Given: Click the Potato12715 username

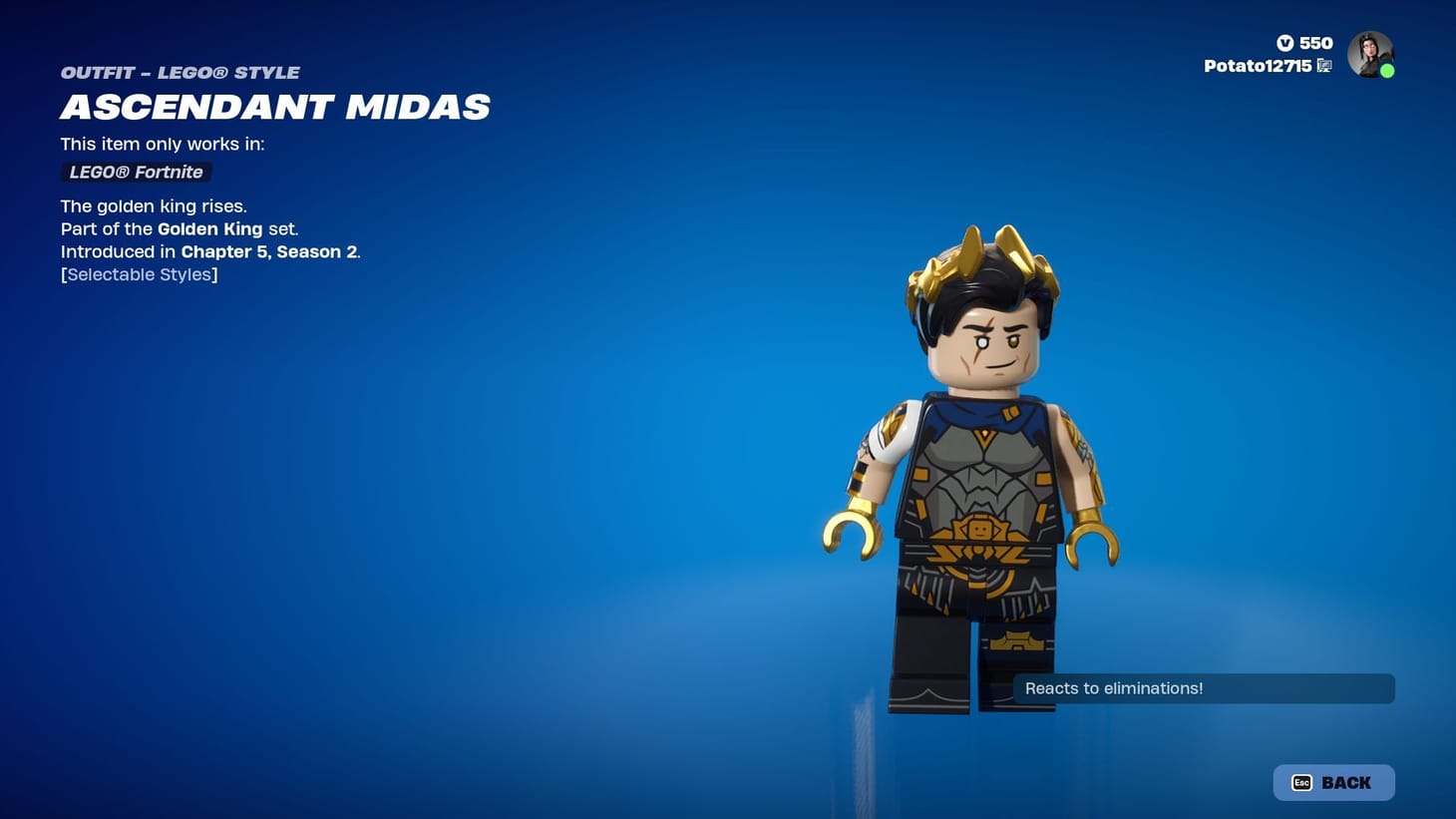Looking at the screenshot, I should click(x=1259, y=65).
